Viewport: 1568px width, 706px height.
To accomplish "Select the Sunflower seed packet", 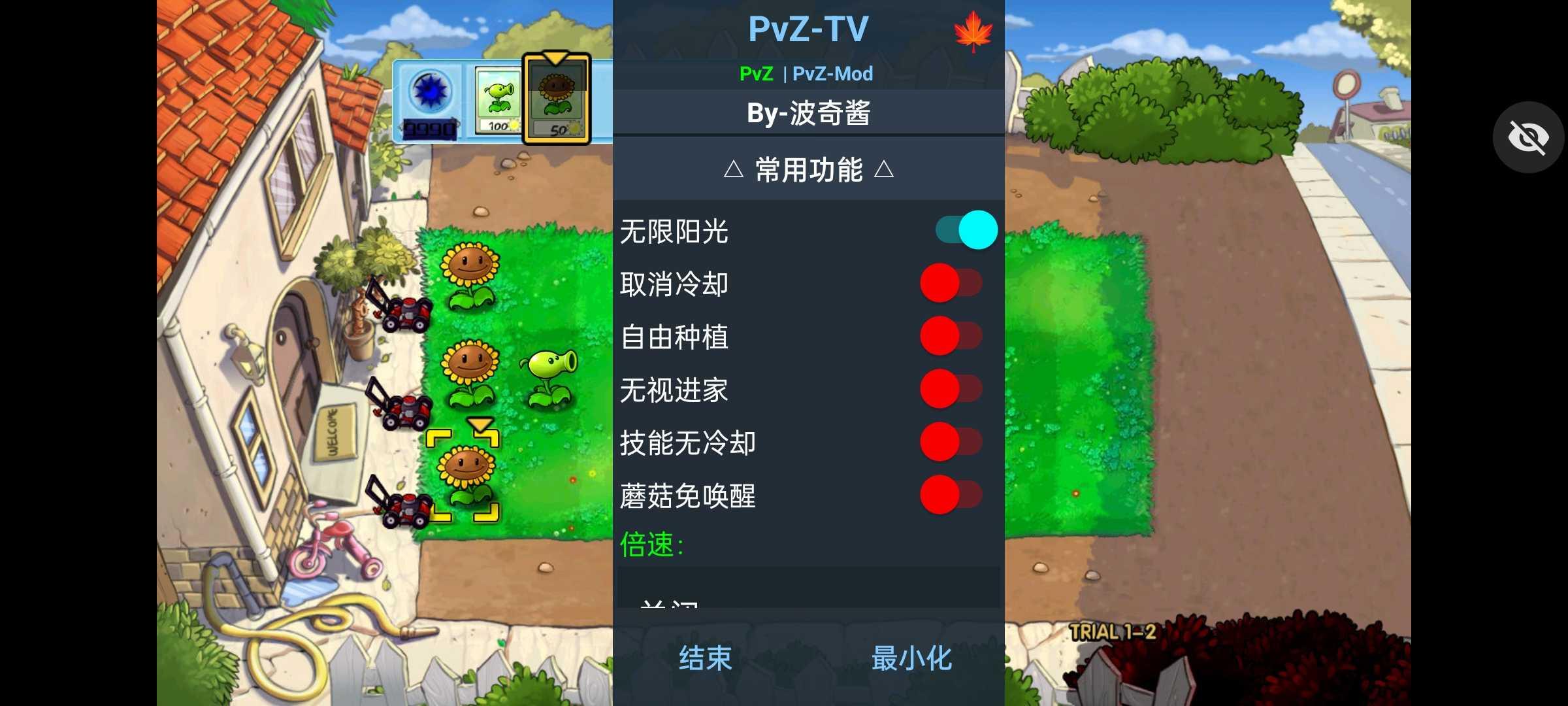I will point(559,98).
